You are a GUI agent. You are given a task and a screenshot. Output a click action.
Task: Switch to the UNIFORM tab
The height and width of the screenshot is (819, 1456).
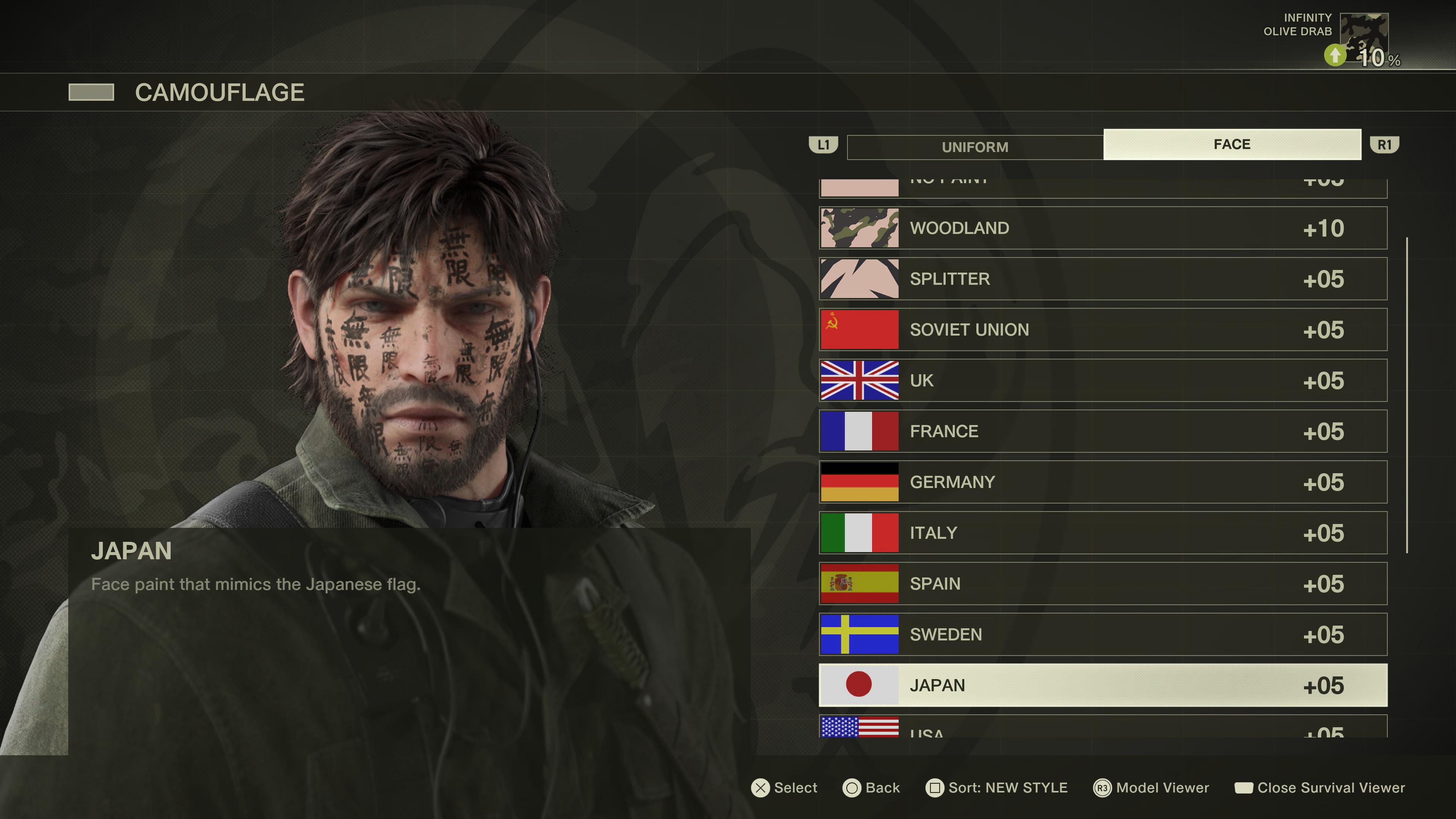975,147
